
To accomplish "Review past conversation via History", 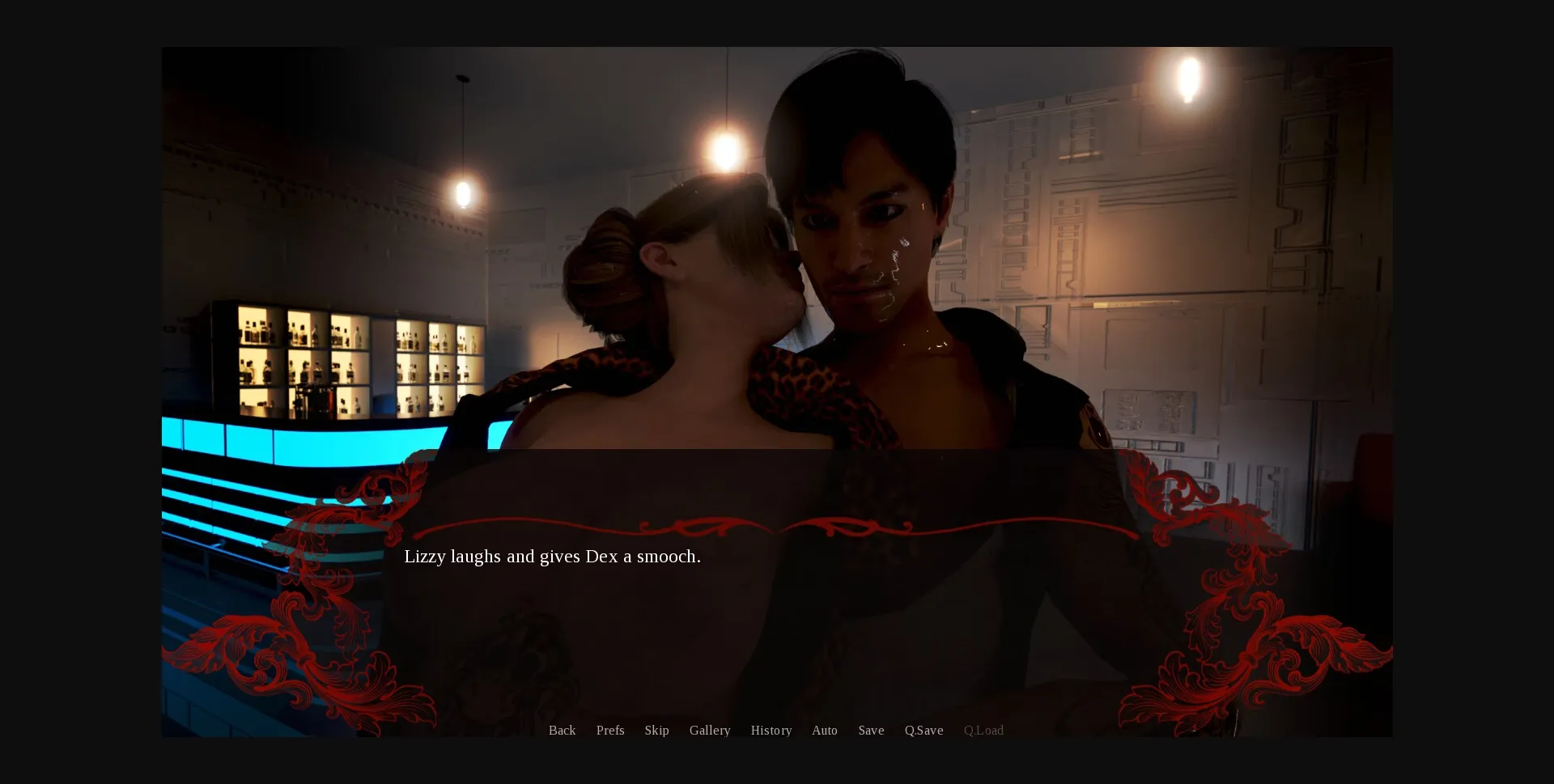I will pyautogui.click(x=771, y=730).
